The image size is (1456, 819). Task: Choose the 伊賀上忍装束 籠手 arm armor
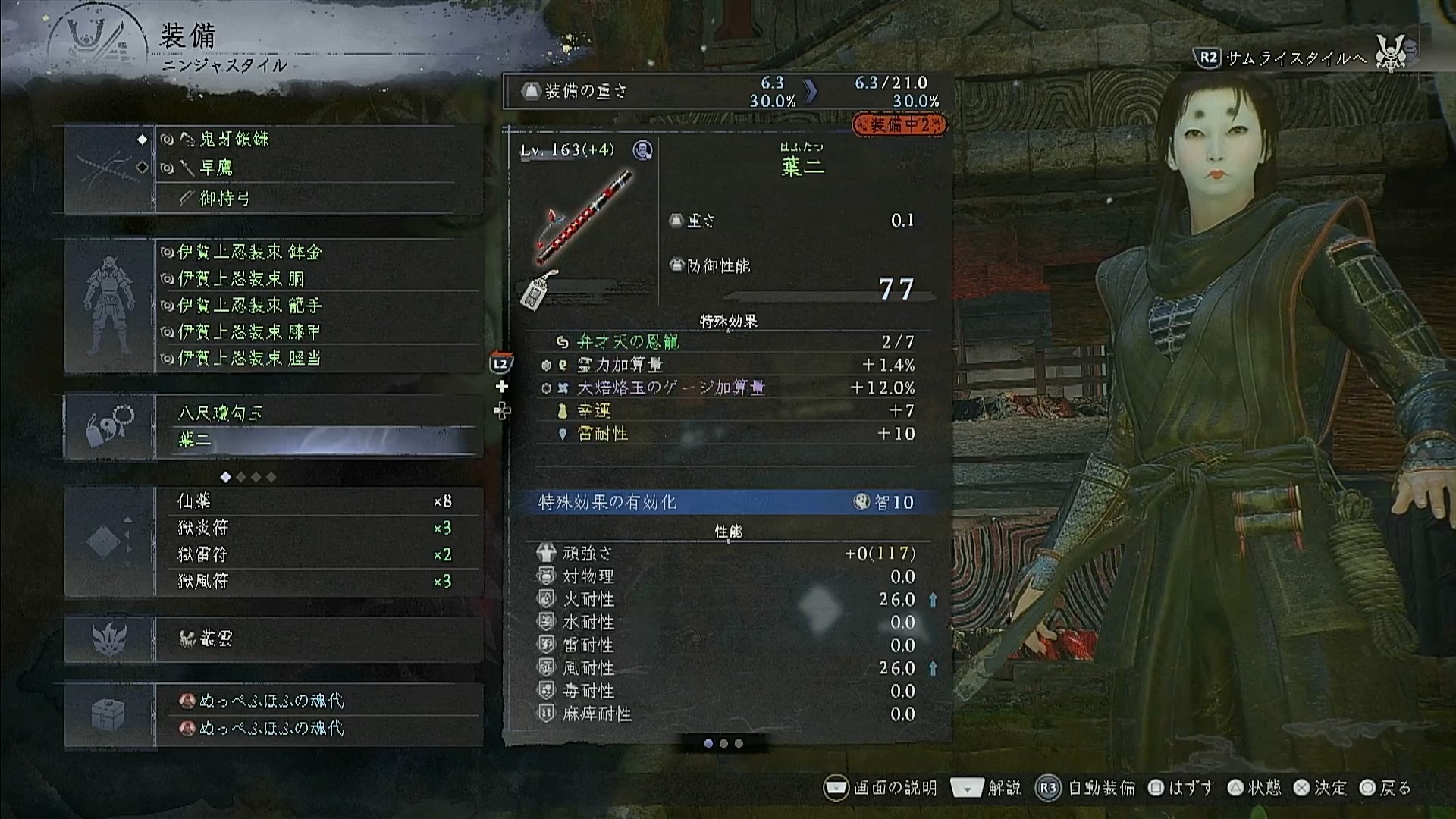pyautogui.click(x=318, y=305)
